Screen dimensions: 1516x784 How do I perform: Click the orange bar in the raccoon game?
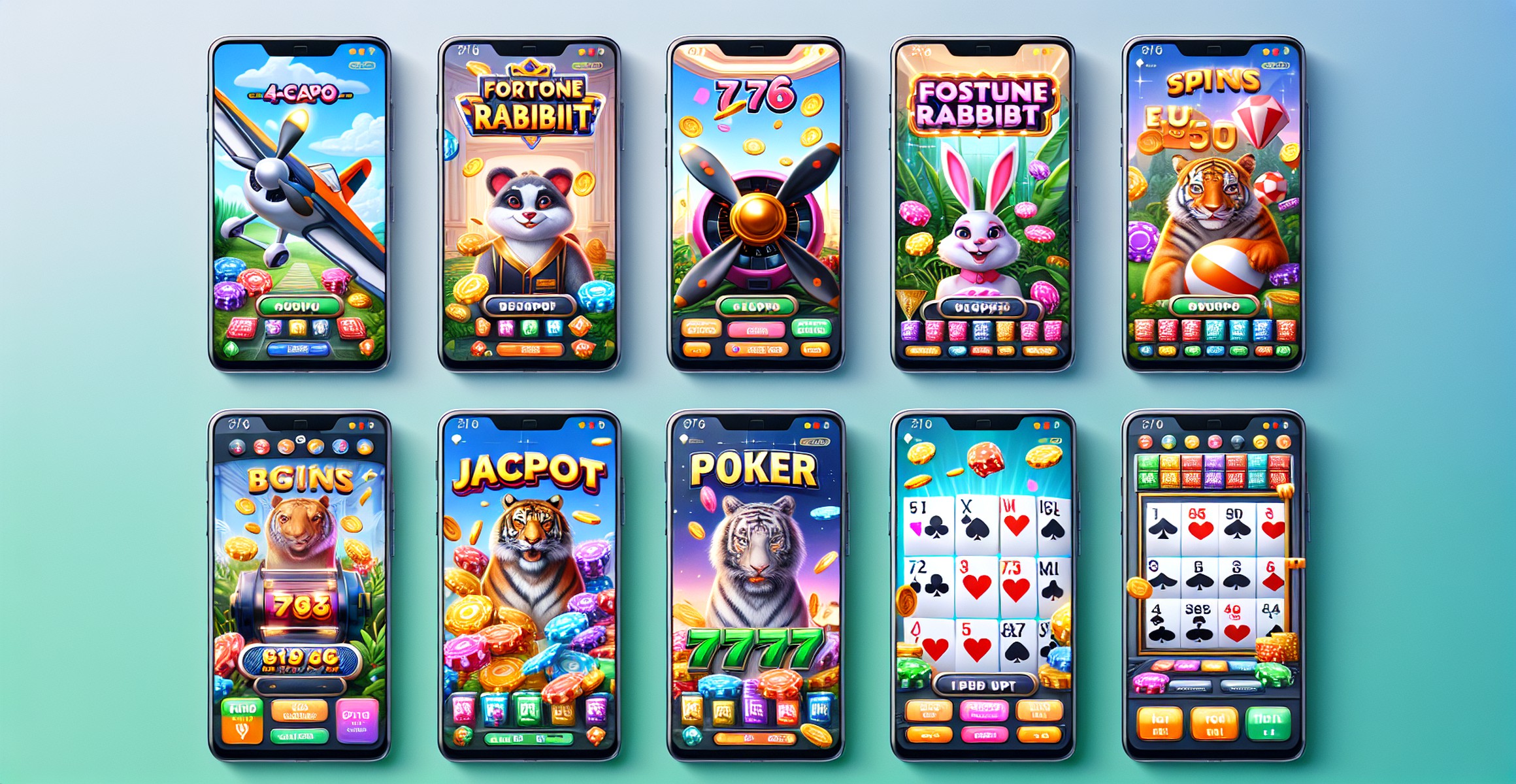pos(529,350)
